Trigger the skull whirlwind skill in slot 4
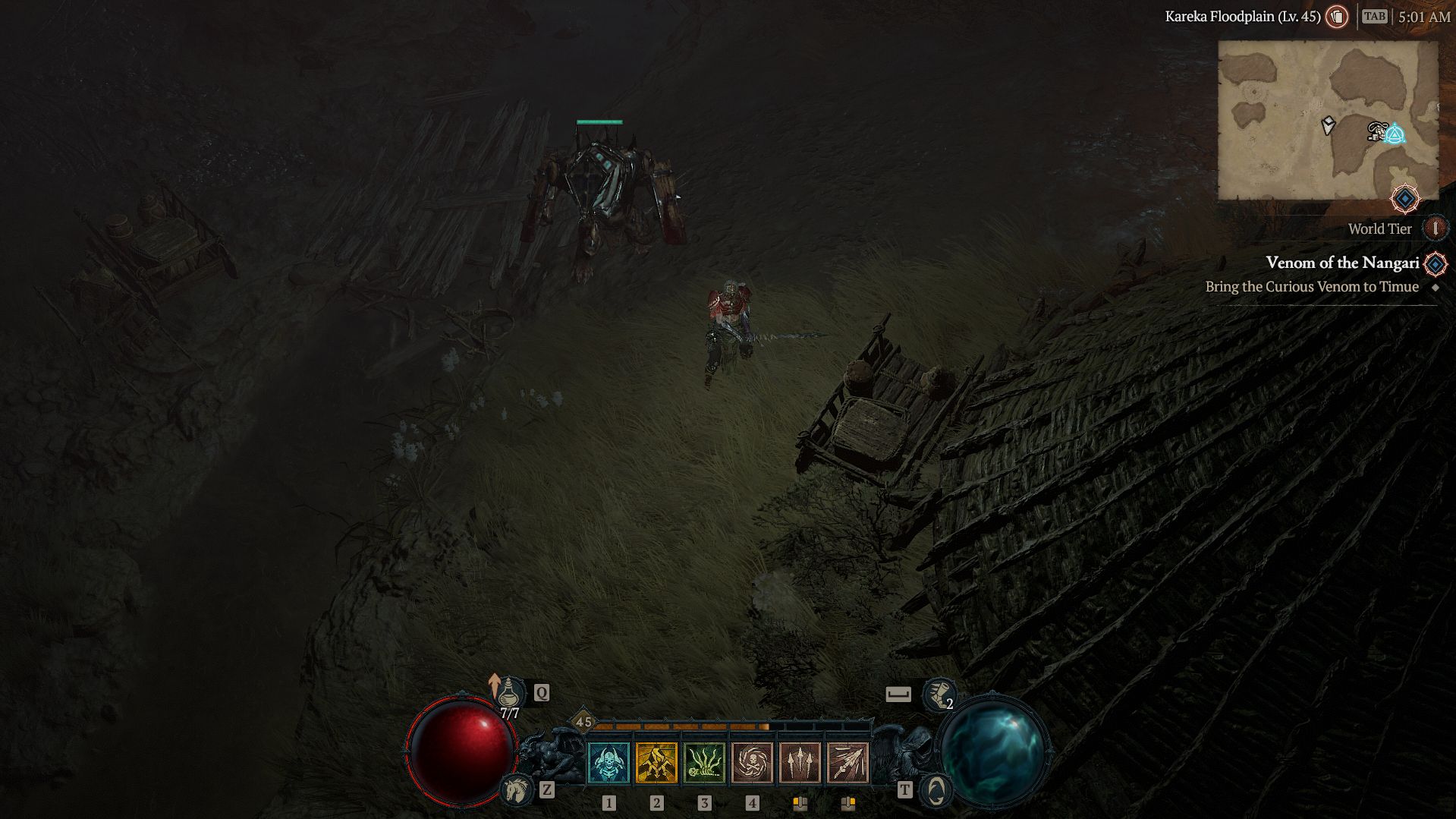 tap(752, 762)
